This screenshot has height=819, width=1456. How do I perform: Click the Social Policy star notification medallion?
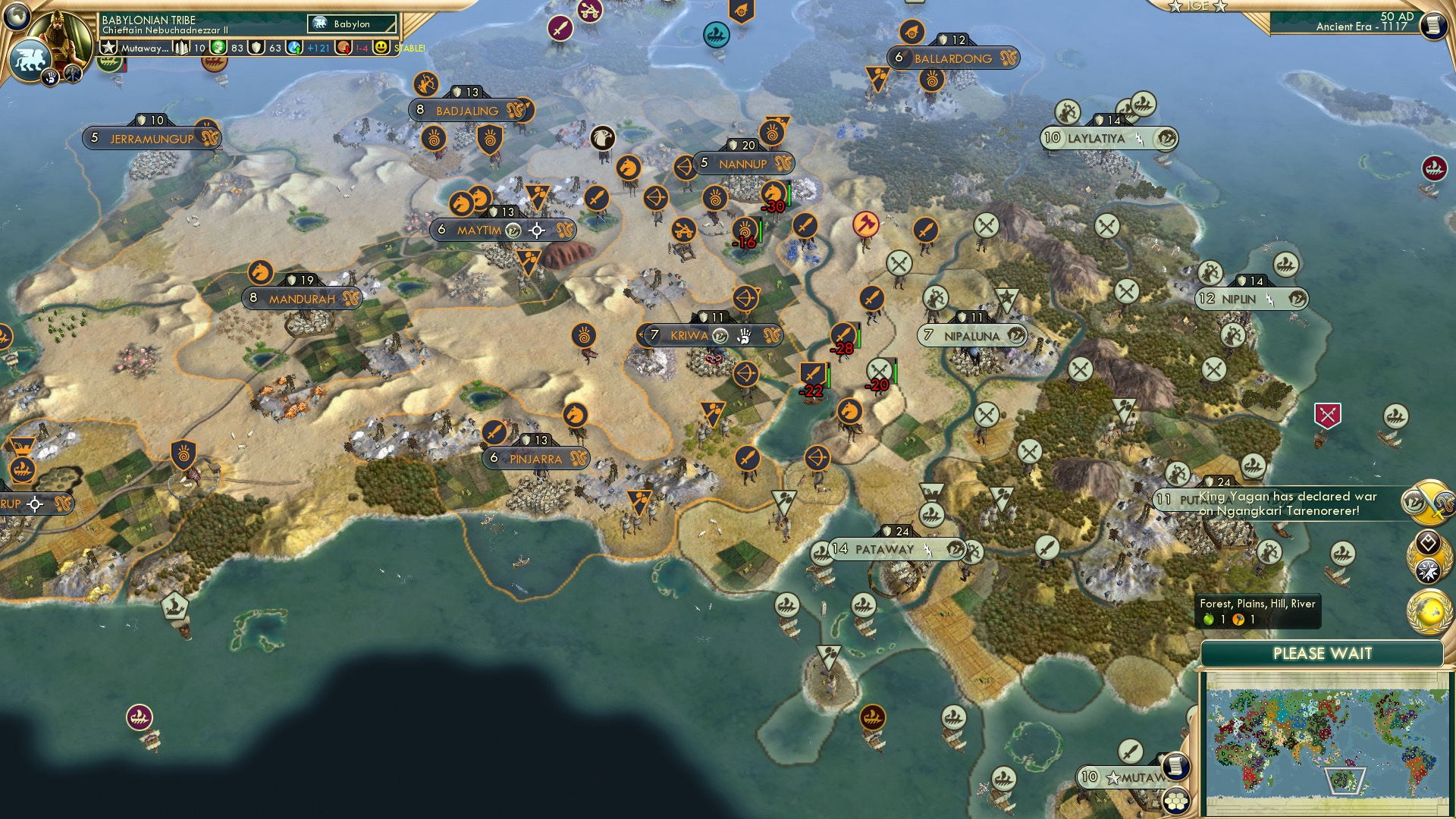point(1429,570)
